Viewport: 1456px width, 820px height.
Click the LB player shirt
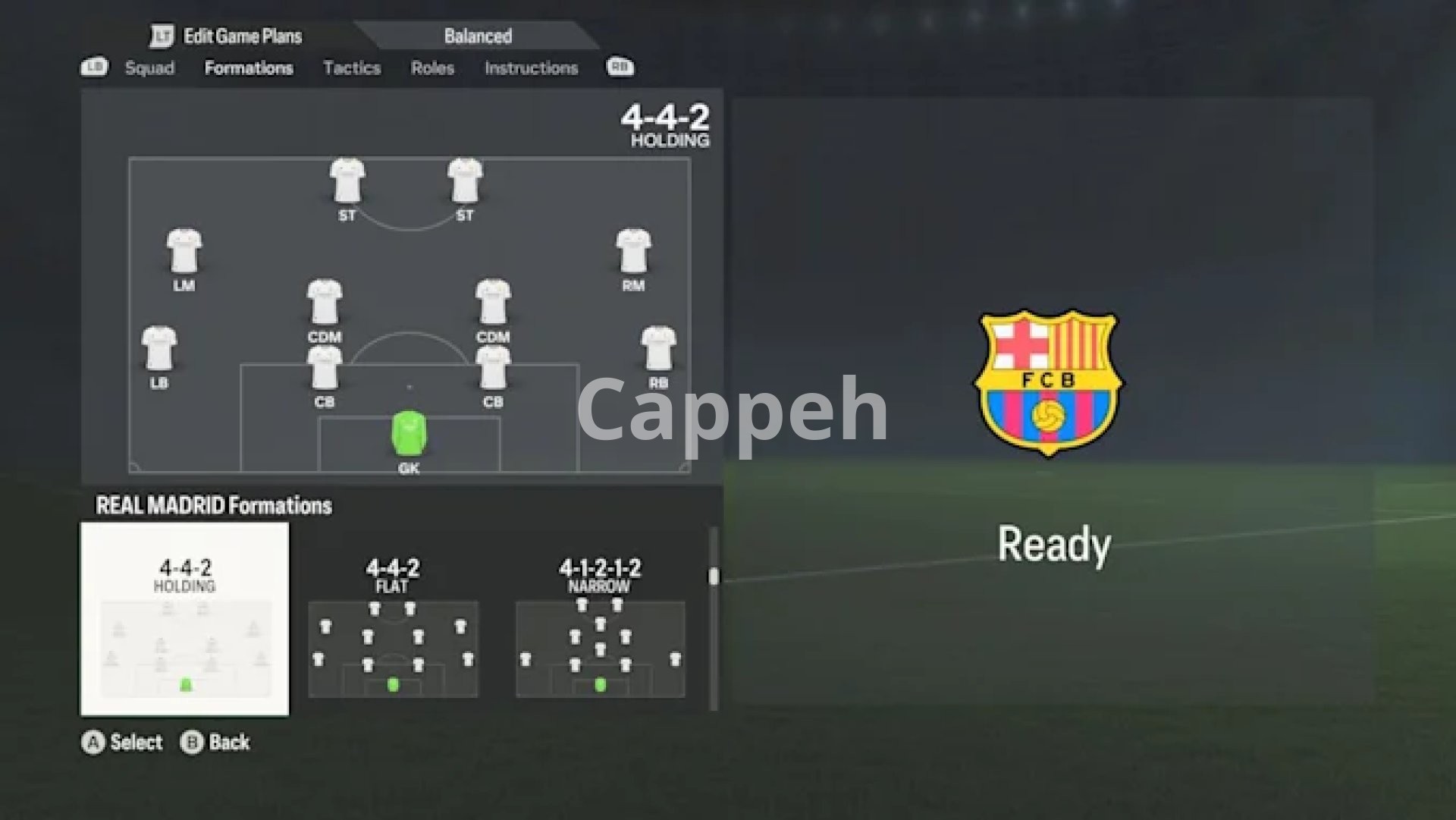coord(159,349)
